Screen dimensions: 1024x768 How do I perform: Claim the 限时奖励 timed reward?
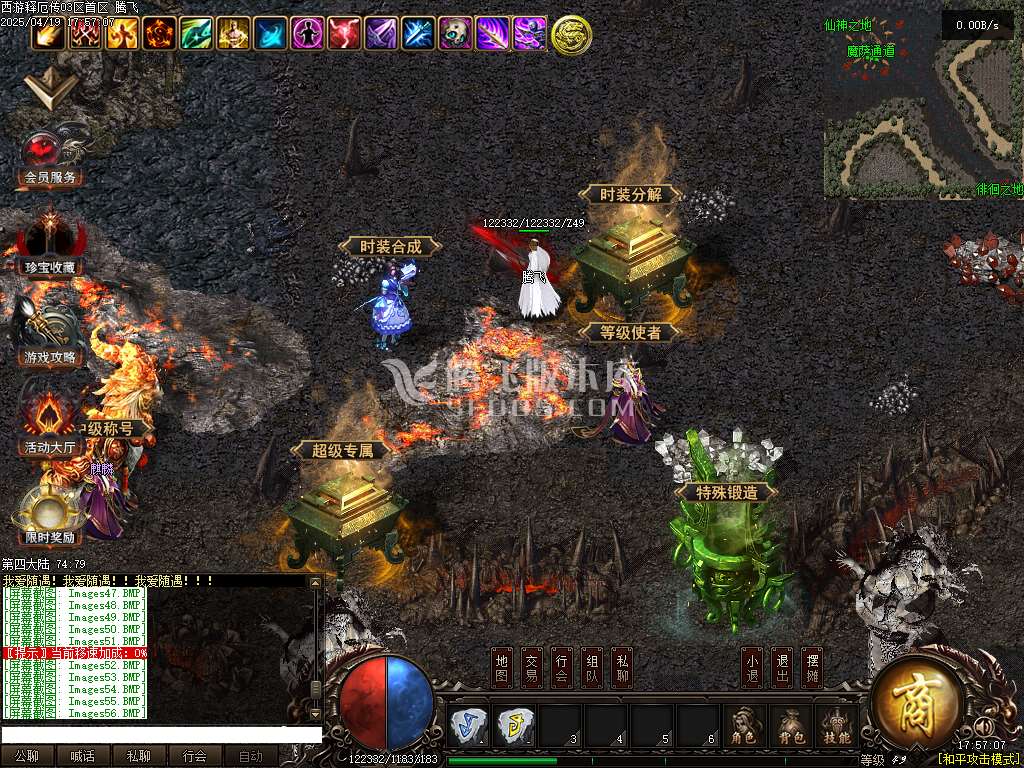[49, 516]
